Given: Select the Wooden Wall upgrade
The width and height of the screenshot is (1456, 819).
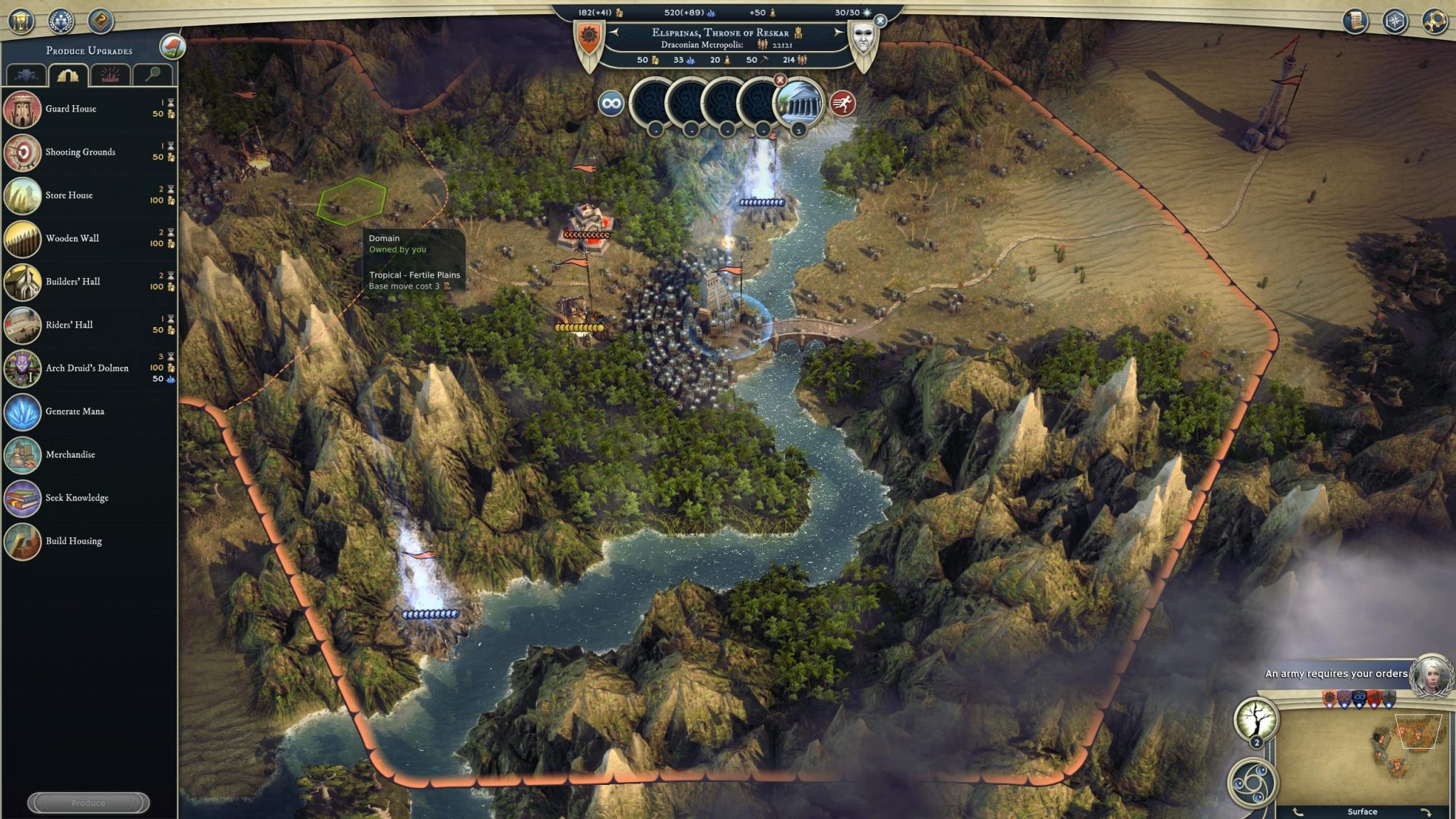Looking at the screenshot, I should point(72,238).
